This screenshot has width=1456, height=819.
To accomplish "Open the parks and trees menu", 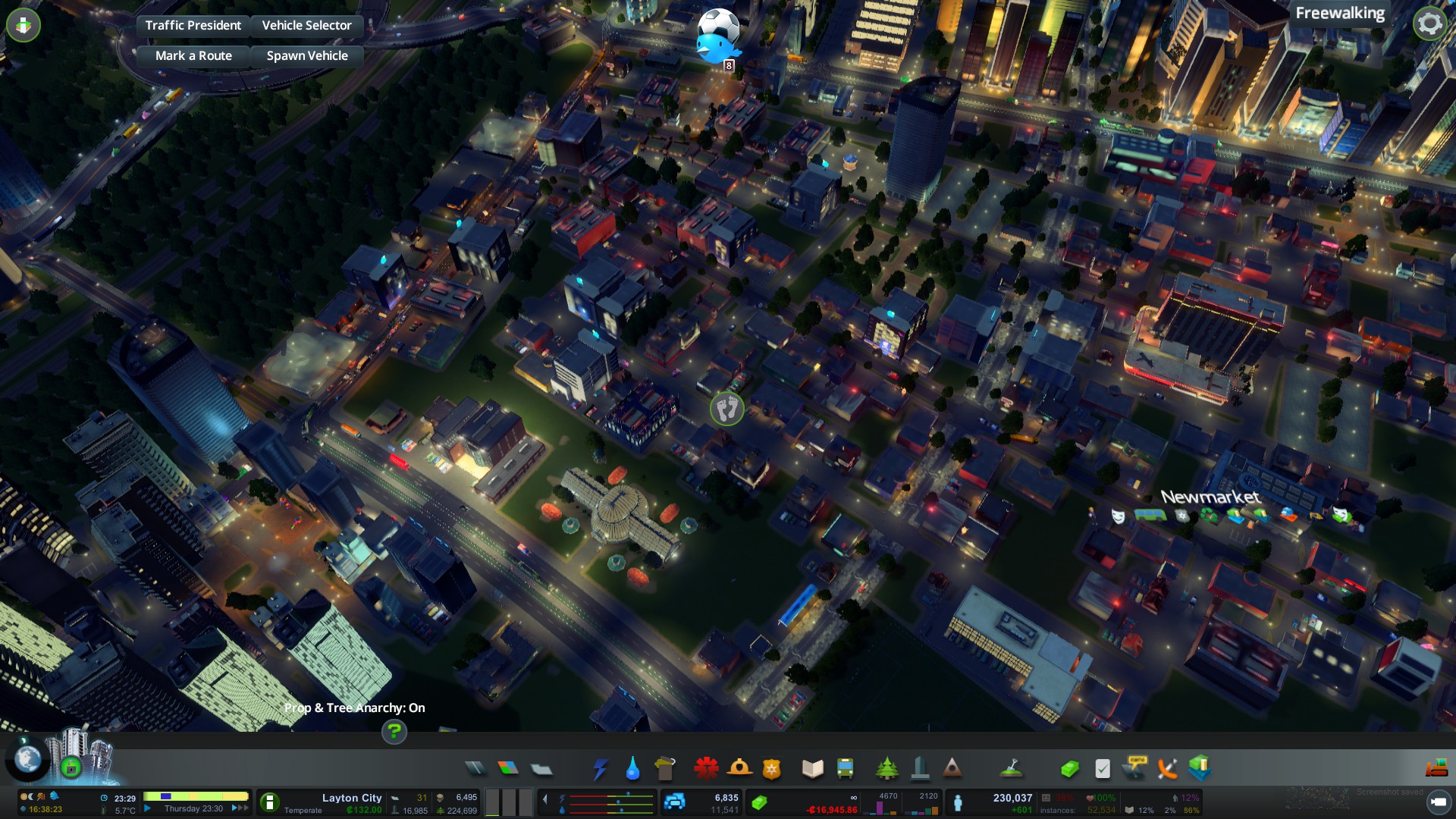I will (x=886, y=768).
